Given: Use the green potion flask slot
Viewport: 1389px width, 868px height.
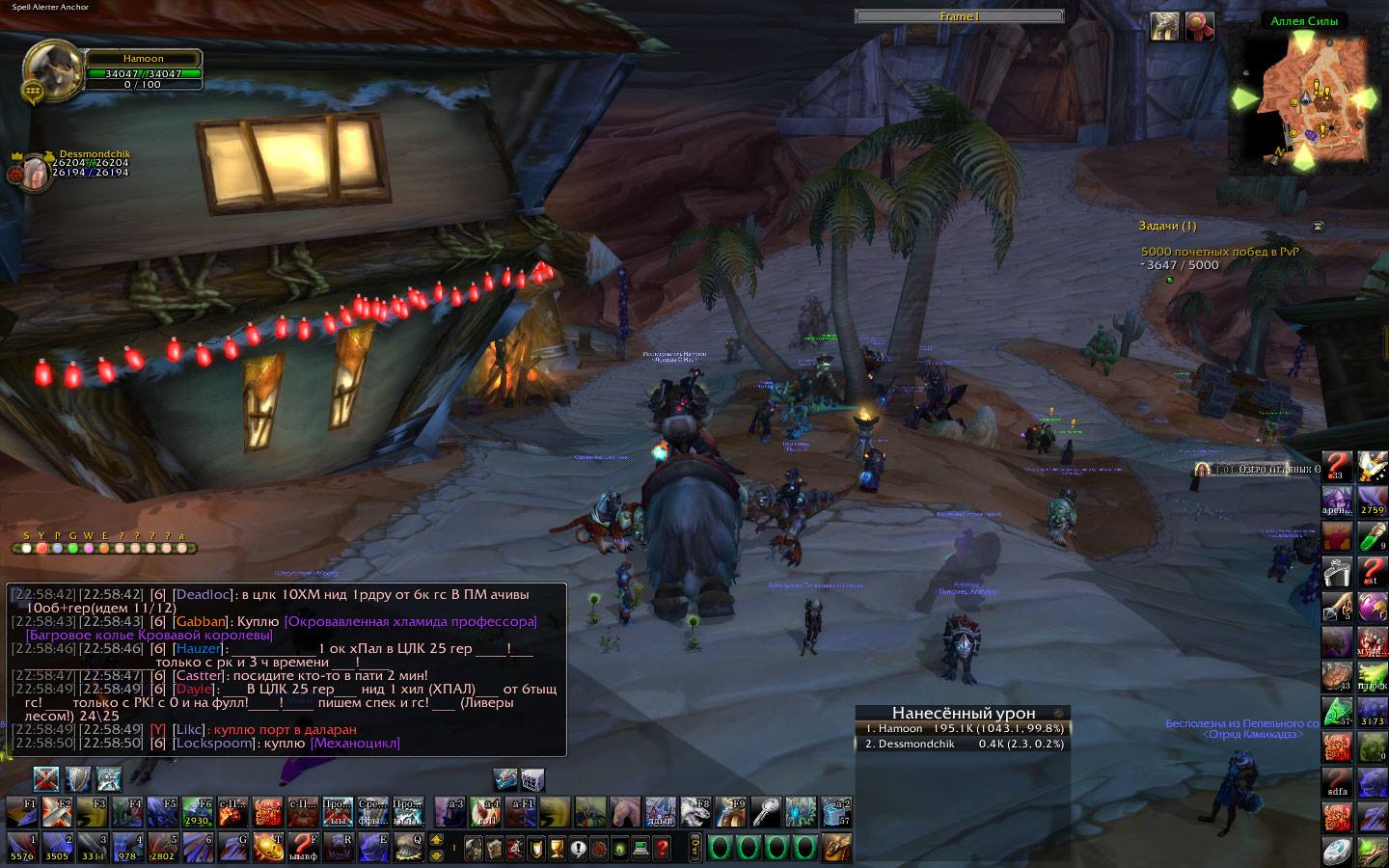Looking at the screenshot, I should pos(1372,536).
